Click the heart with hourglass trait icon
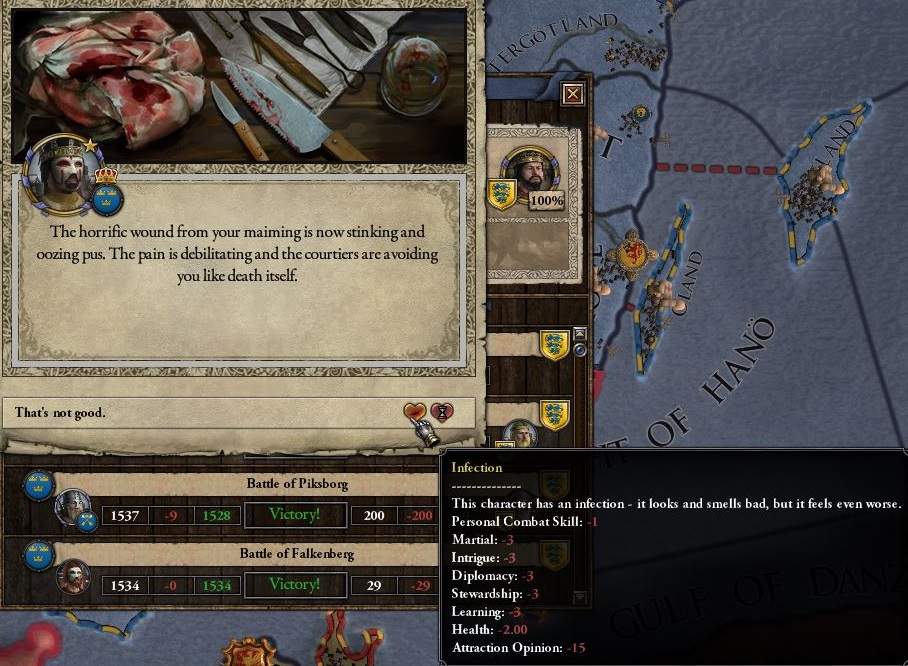 tap(441, 411)
